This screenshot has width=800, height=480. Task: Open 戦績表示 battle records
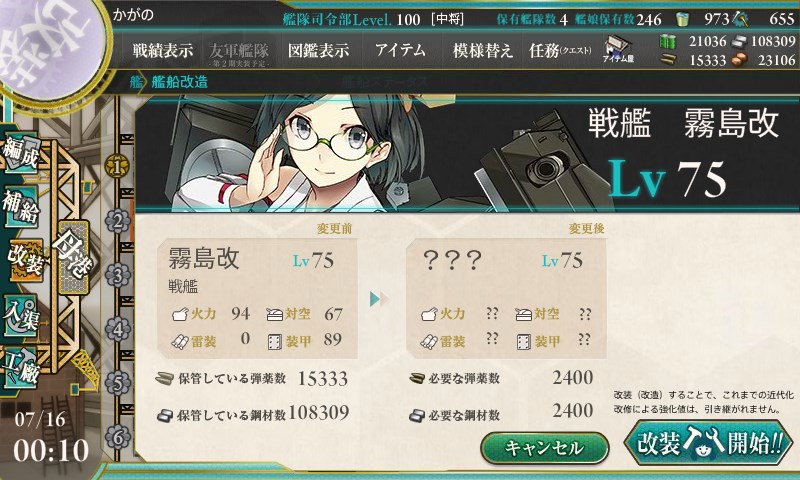coord(163,50)
